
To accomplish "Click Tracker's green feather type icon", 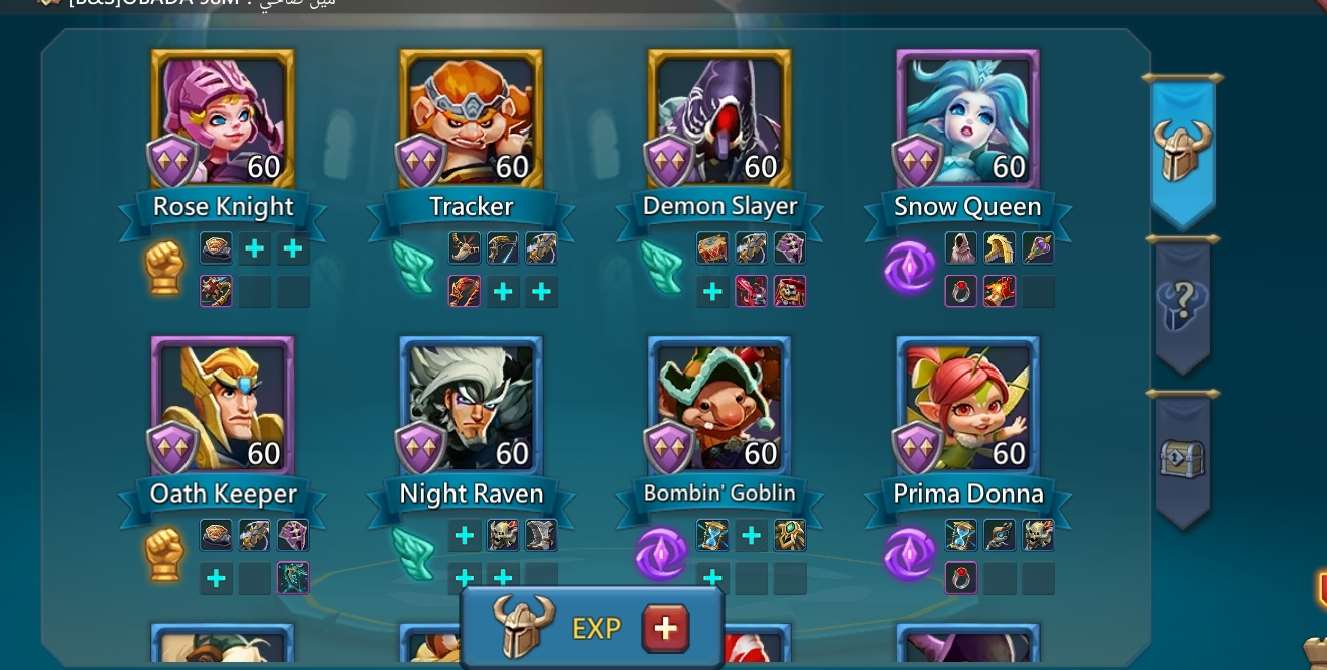I will pyautogui.click(x=413, y=268).
